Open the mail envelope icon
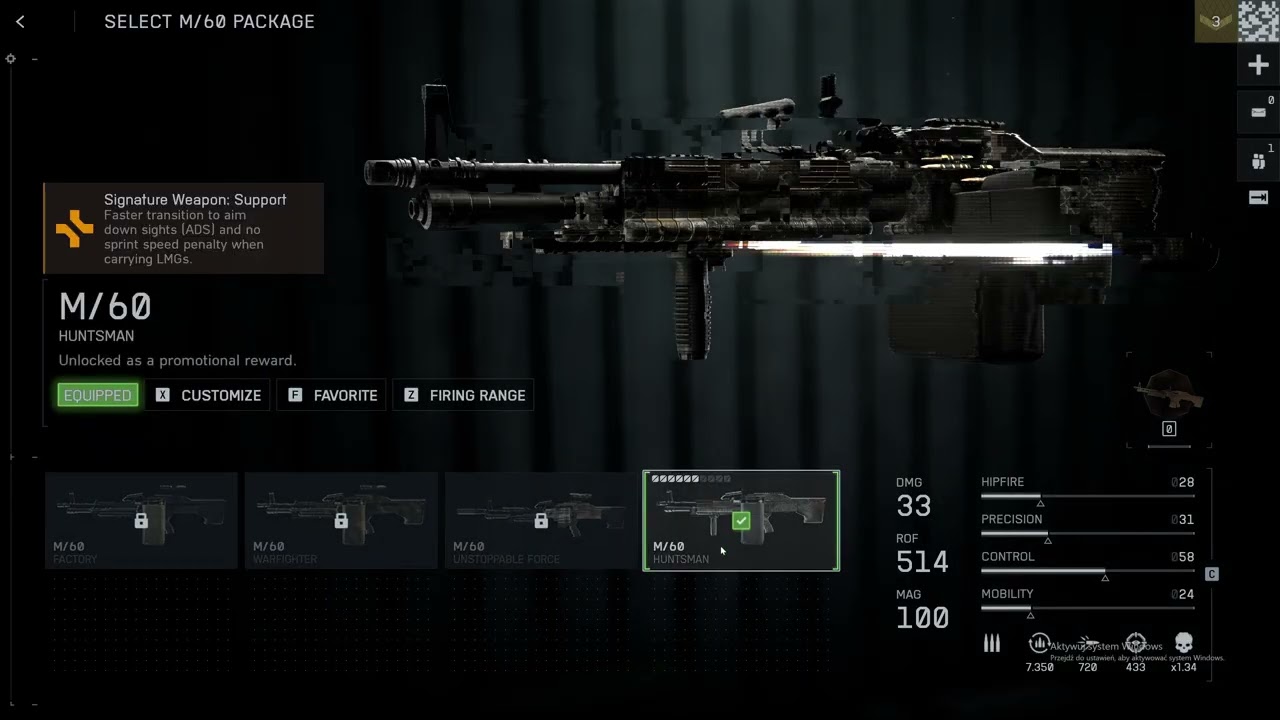Screen dimensions: 1280x720 click(1258, 112)
